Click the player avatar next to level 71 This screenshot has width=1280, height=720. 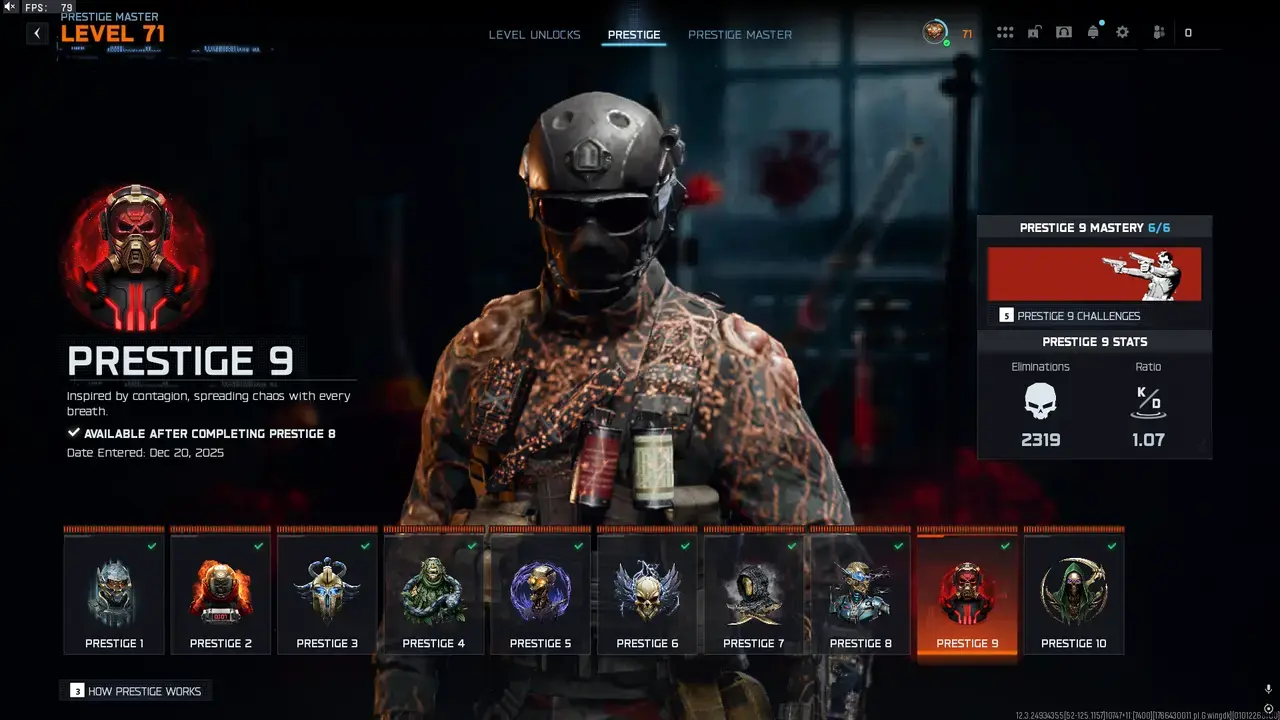pos(935,31)
